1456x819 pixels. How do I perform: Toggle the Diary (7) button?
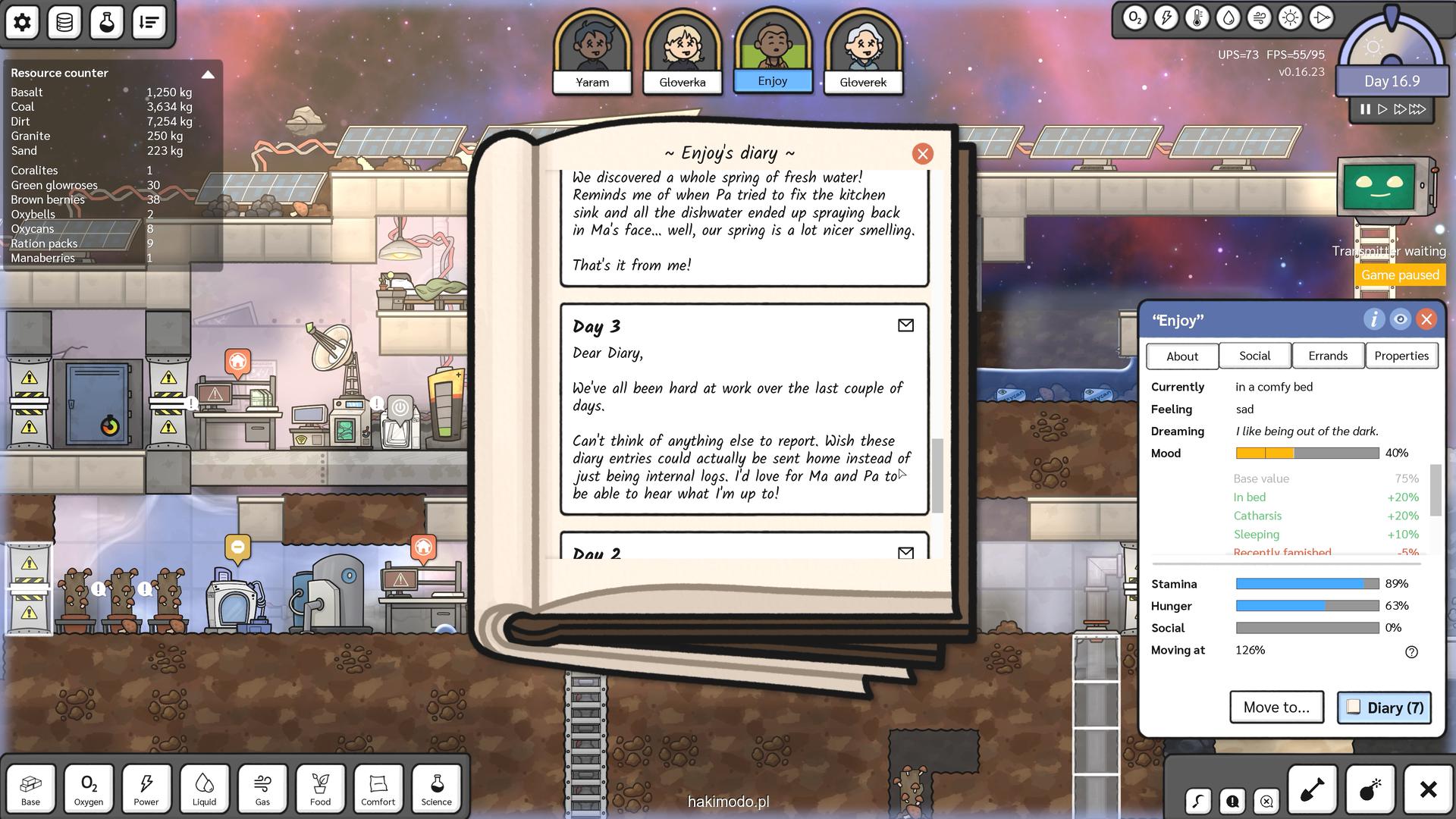point(1384,708)
